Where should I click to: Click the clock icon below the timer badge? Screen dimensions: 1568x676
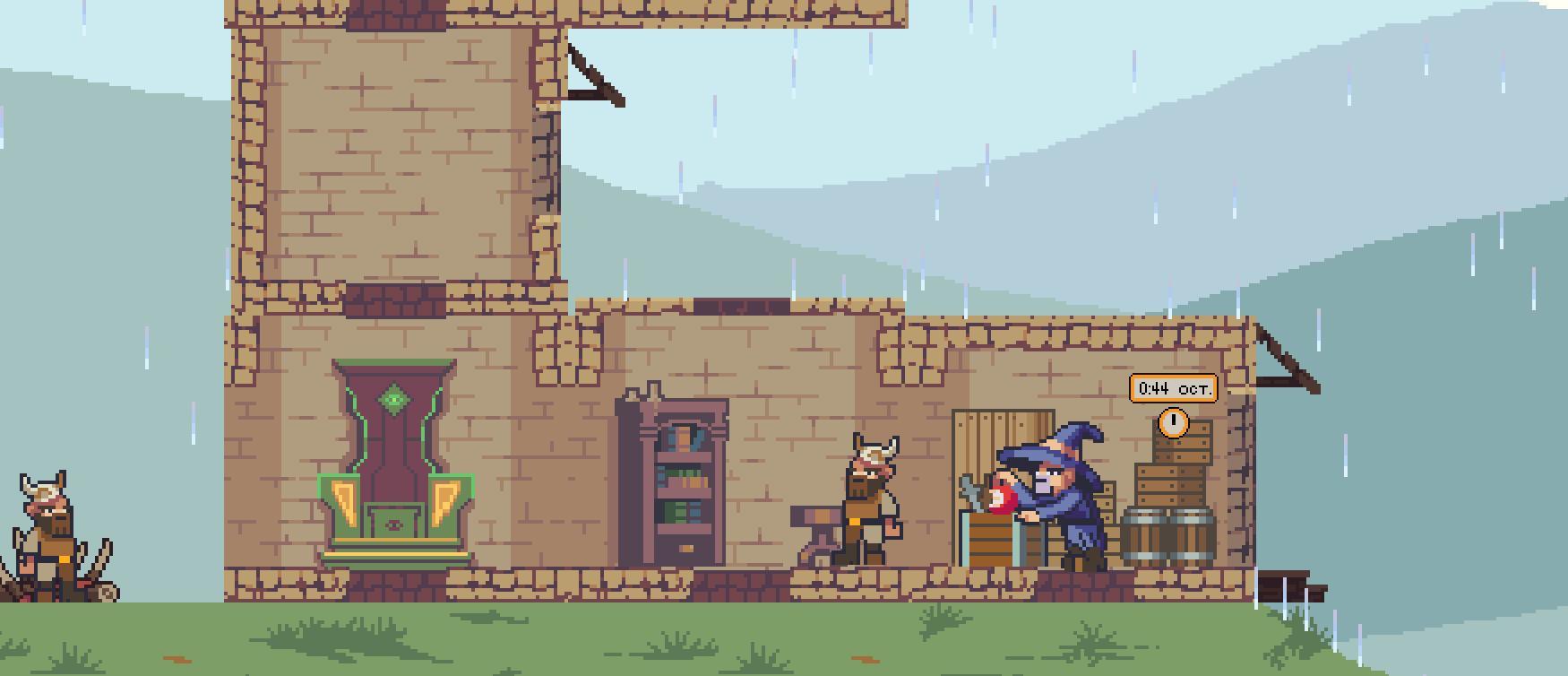(1173, 421)
